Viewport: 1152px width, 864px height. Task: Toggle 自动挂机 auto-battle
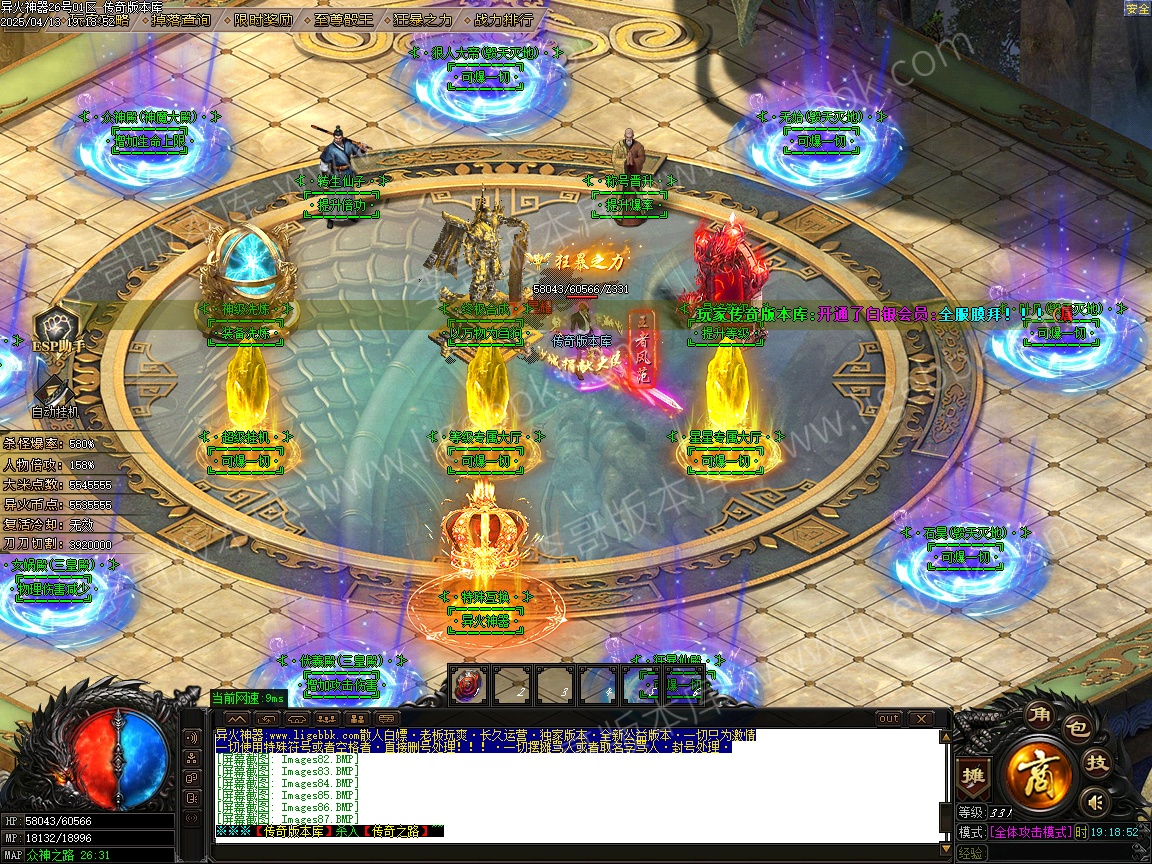click(x=55, y=395)
